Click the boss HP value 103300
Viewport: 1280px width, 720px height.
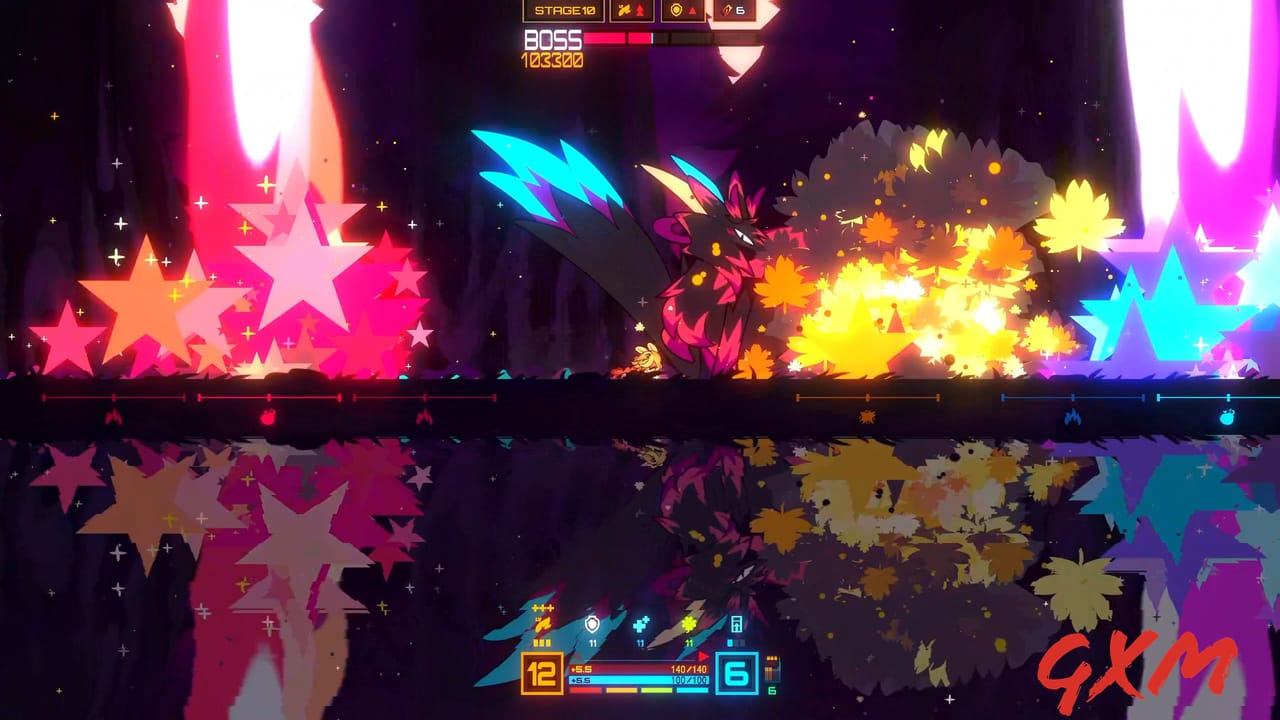pos(550,59)
